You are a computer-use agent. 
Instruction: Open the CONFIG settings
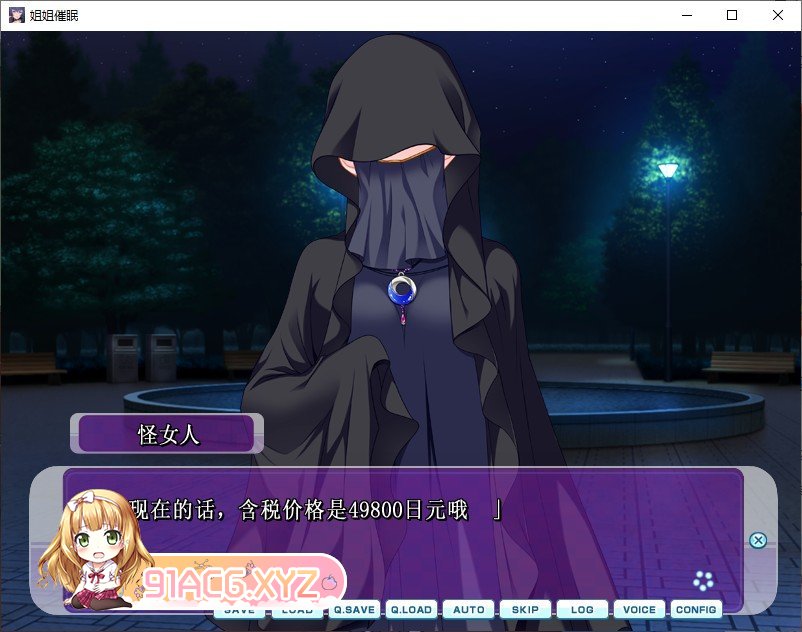point(696,609)
